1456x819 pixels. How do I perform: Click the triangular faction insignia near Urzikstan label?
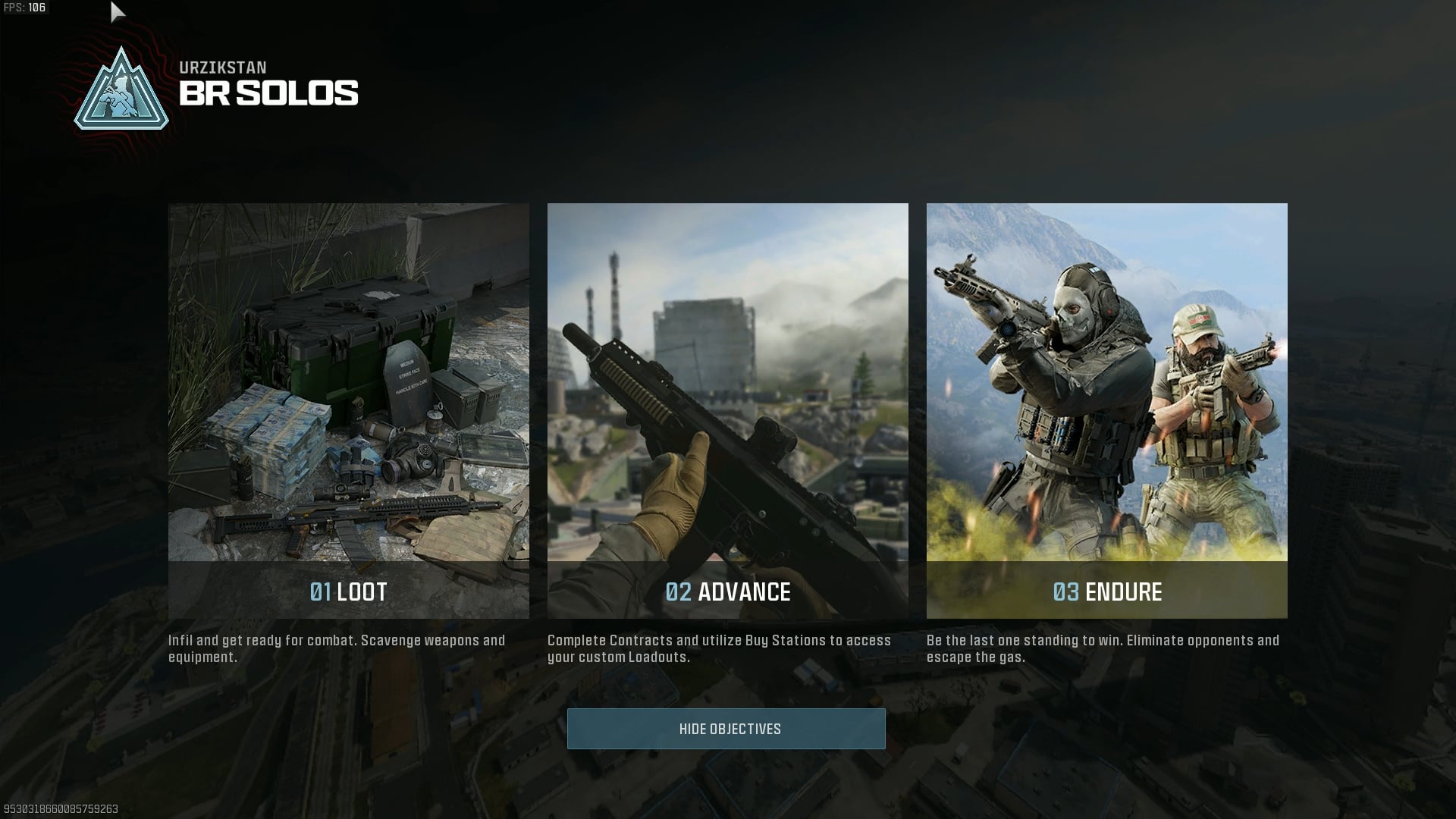121,90
